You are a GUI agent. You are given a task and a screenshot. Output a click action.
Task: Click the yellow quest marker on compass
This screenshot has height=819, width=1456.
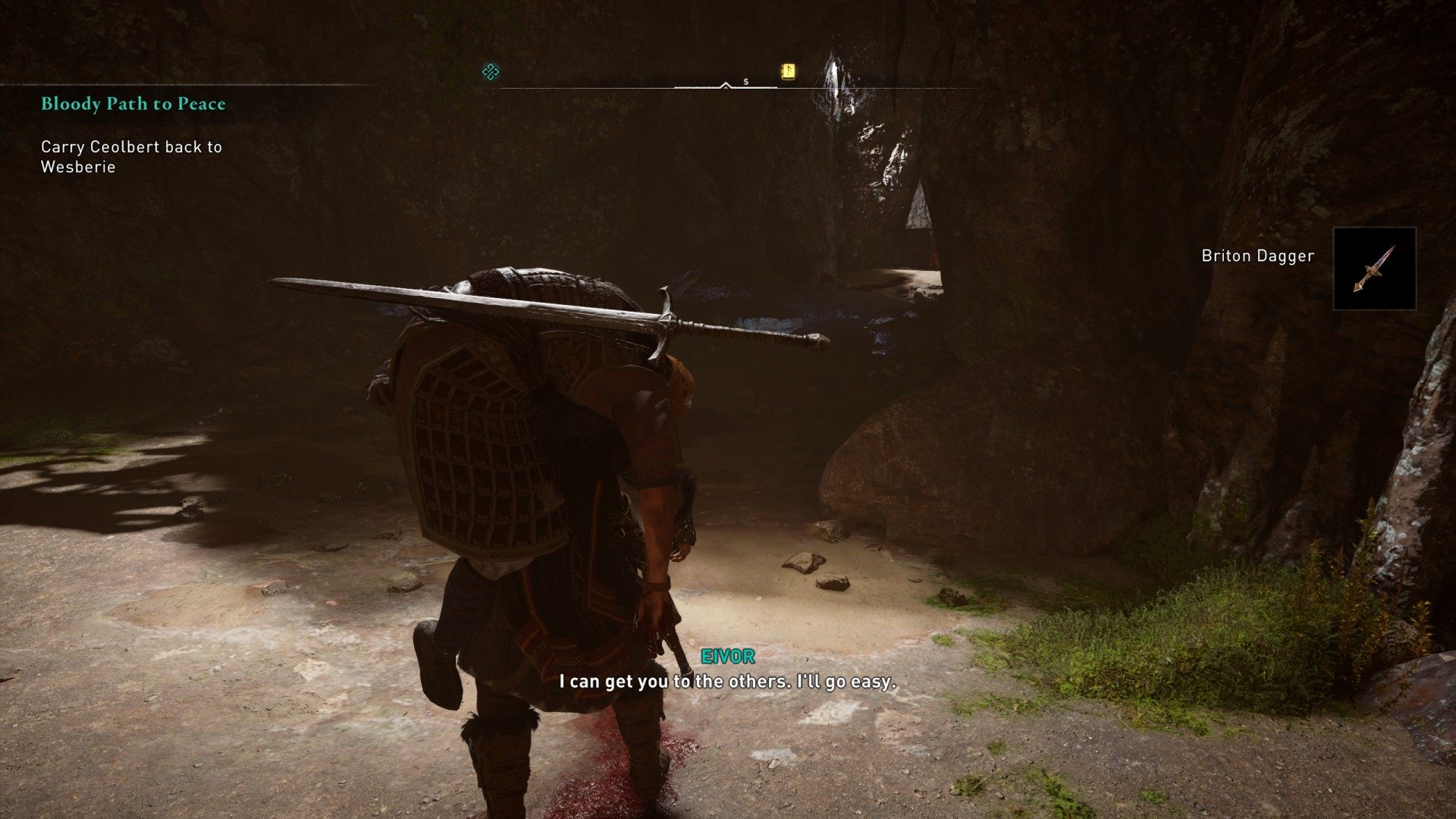click(x=789, y=72)
